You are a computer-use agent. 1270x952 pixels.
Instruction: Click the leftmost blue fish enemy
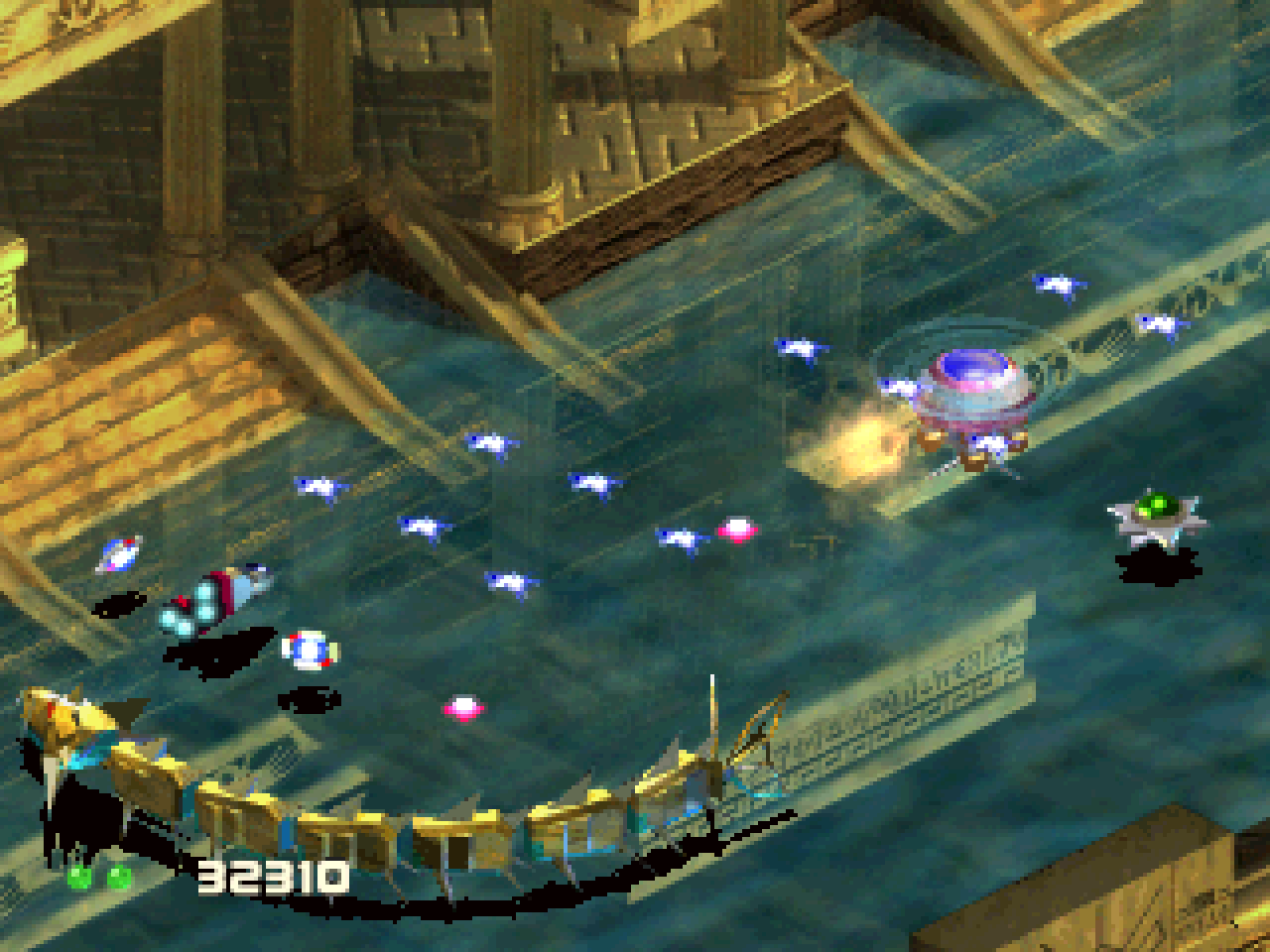click(317, 486)
